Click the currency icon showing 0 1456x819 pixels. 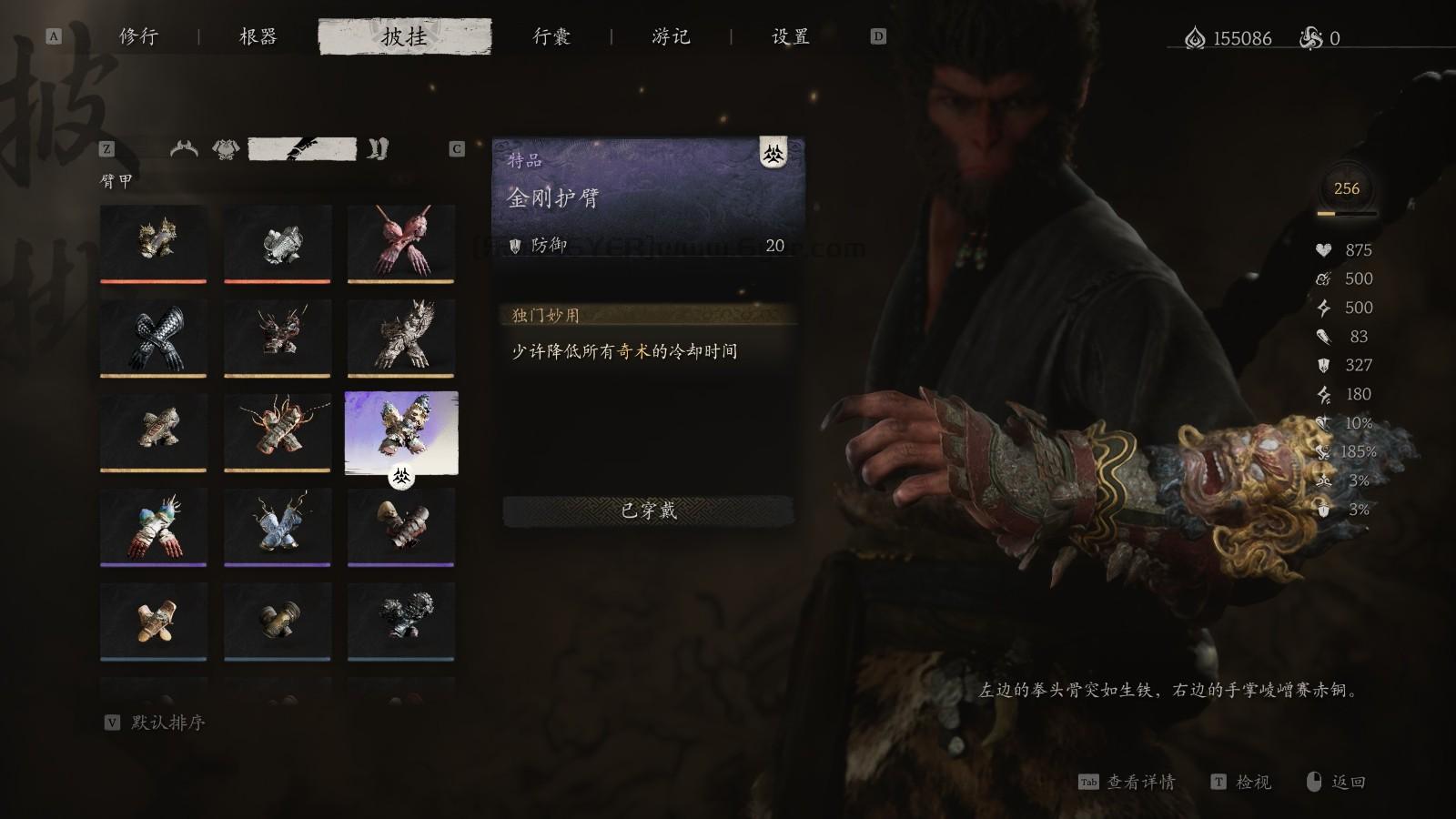[1309, 38]
